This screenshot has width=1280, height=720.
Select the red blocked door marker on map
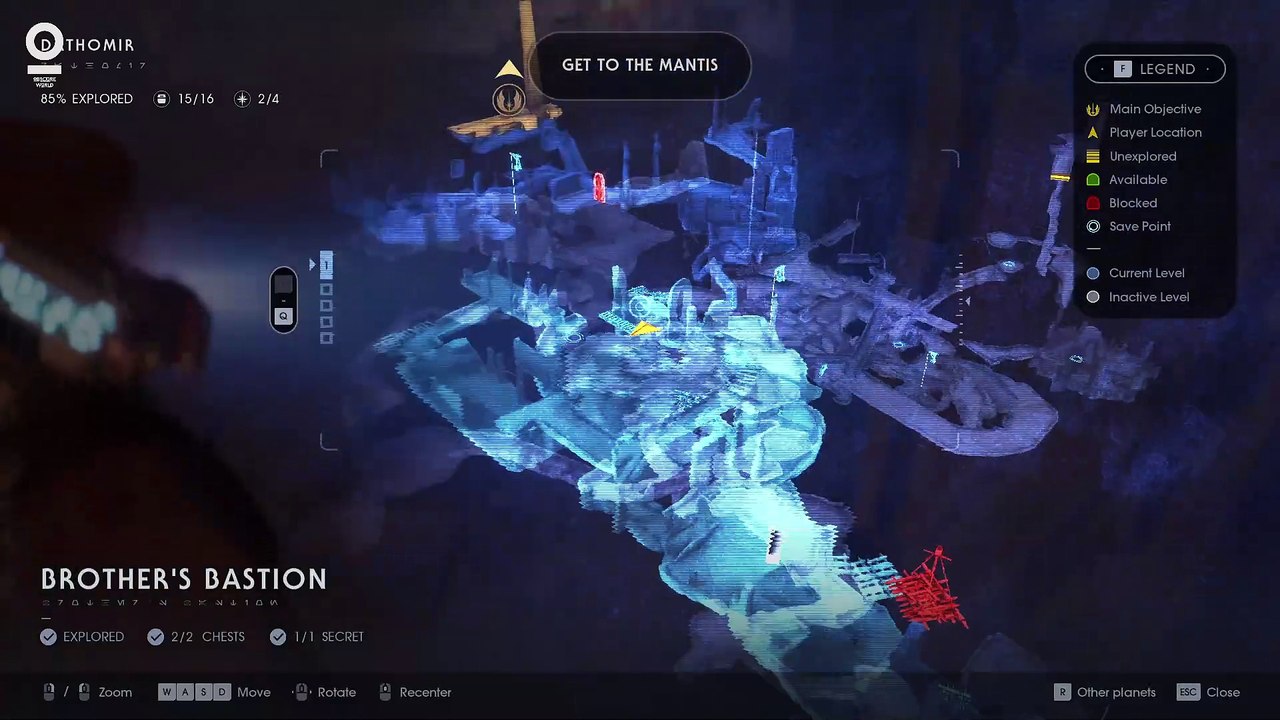(x=599, y=187)
